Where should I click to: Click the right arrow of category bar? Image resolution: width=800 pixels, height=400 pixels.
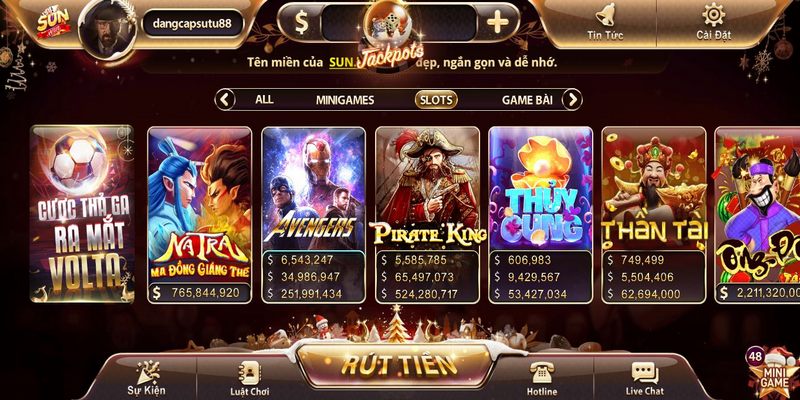pos(572,99)
